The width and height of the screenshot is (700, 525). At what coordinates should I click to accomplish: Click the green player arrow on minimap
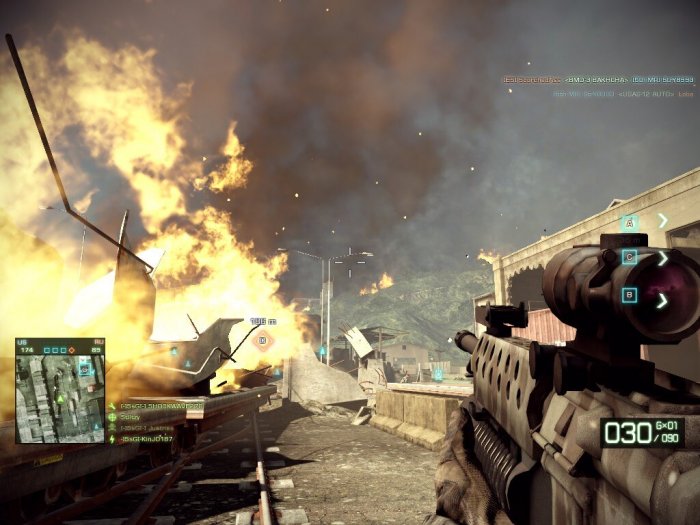pos(60,399)
